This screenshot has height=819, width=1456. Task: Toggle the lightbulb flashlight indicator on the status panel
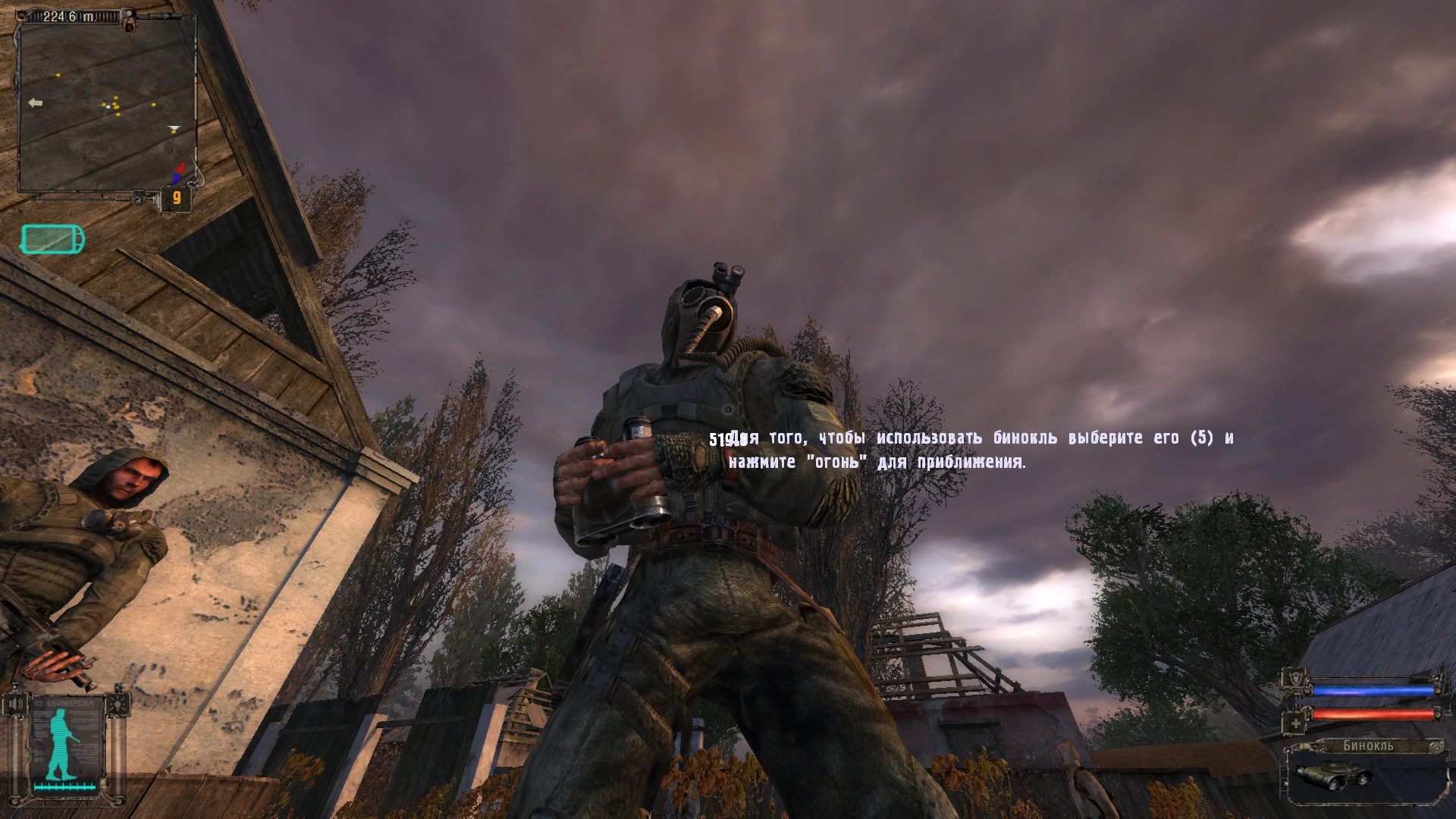pyautogui.click(x=118, y=704)
